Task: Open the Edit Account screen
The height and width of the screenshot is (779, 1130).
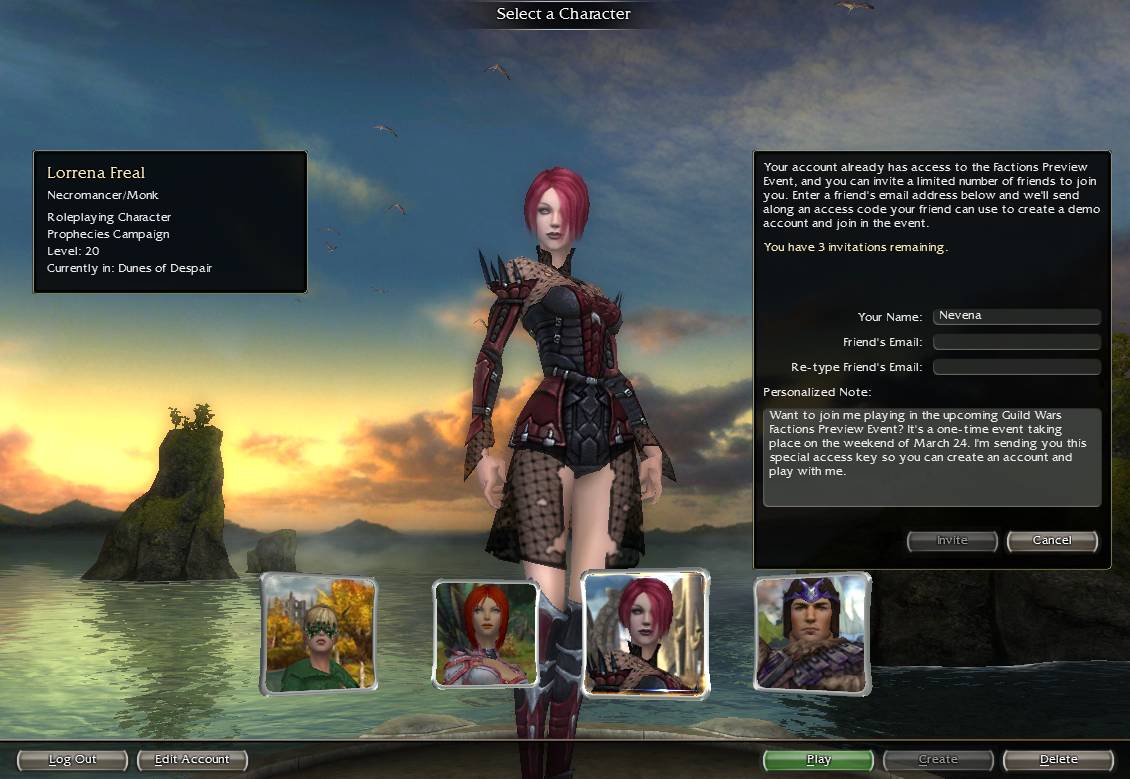Action: (192, 760)
